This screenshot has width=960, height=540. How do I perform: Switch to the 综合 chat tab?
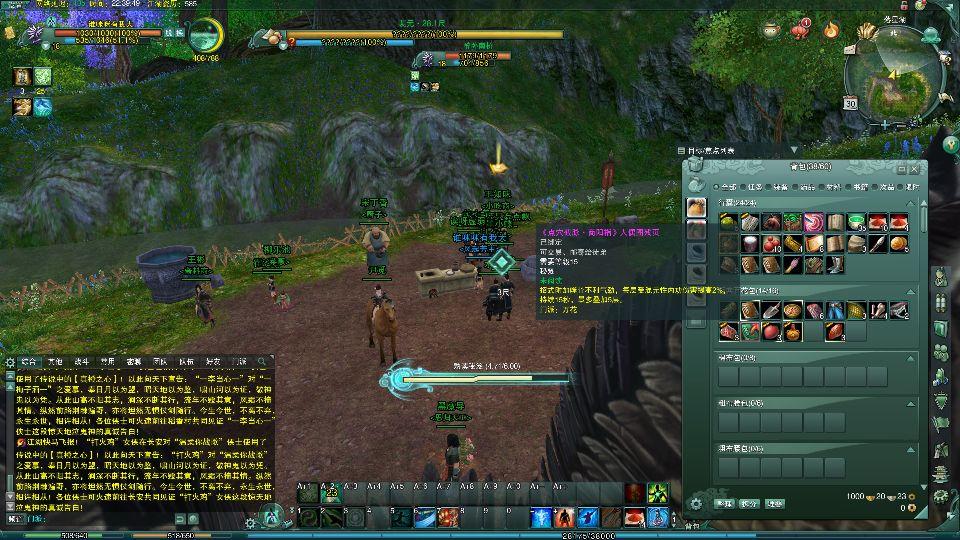28,361
